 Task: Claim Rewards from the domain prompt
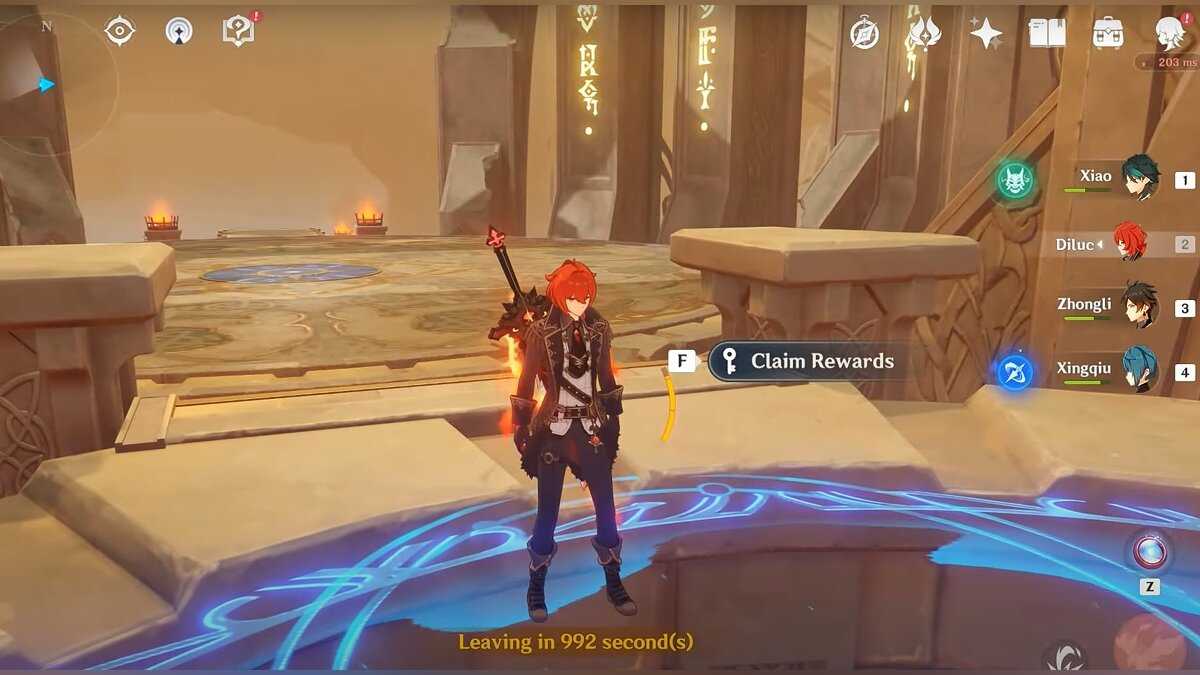point(808,362)
